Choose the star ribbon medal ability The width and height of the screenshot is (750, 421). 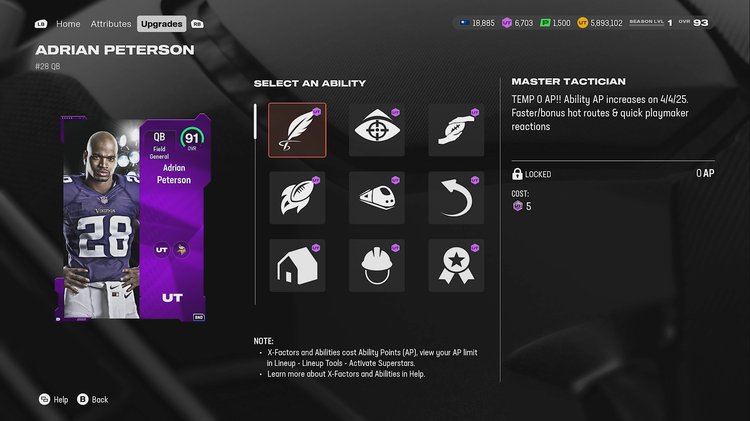click(x=456, y=265)
